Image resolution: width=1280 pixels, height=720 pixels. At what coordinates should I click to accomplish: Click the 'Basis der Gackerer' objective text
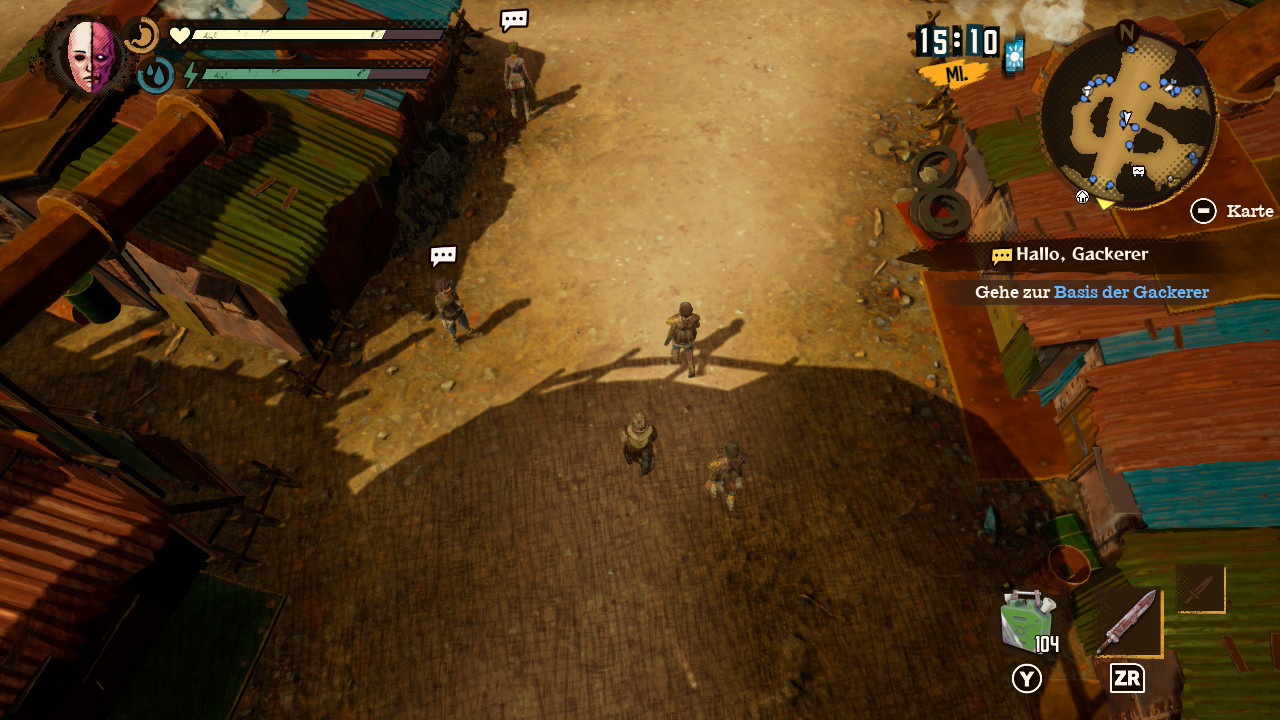1131,292
